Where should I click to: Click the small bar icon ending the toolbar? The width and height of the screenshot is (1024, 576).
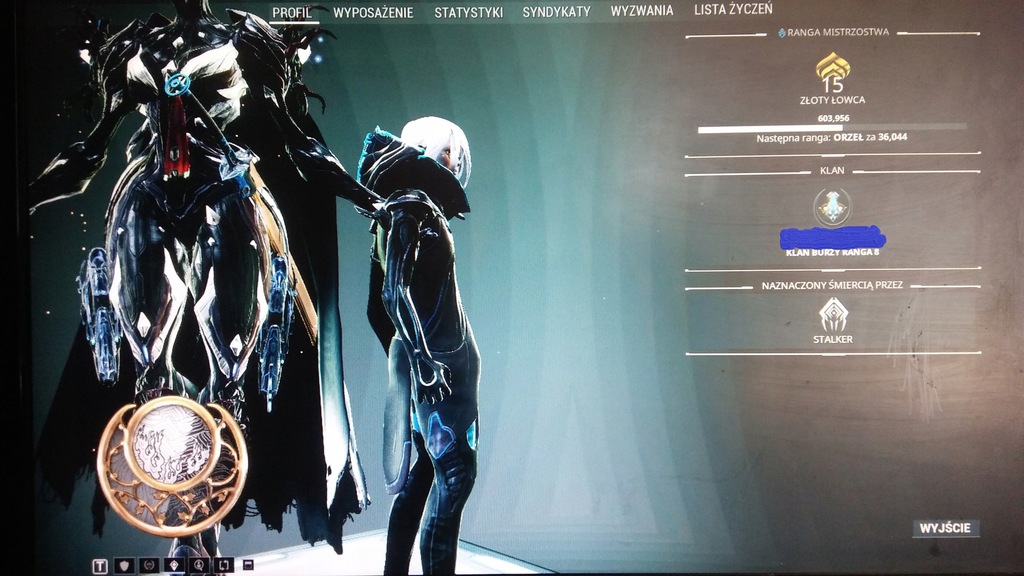pos(248,565)
